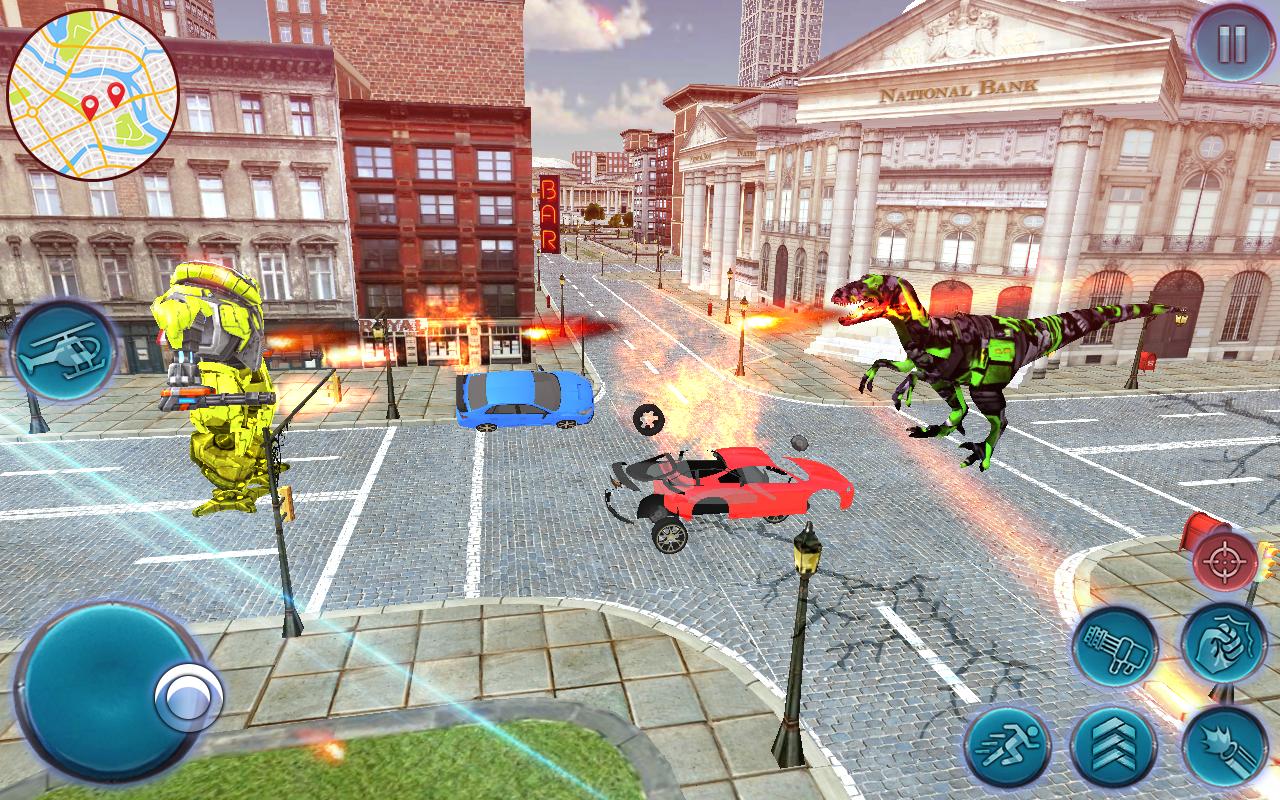
Task: Fire the cannon blast attack
Action: 1224,746
